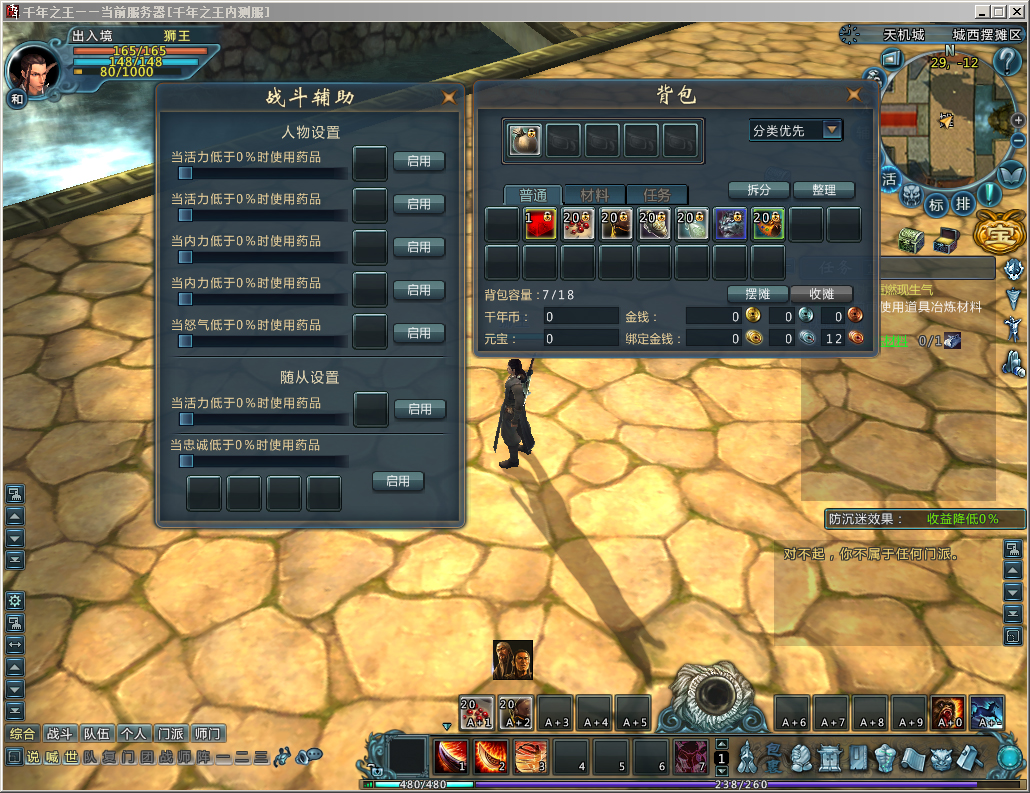The width and height of the screenshot is (1030, 793).
Task: Click the equipped bag pouch slot
Action: click(525, 140)
